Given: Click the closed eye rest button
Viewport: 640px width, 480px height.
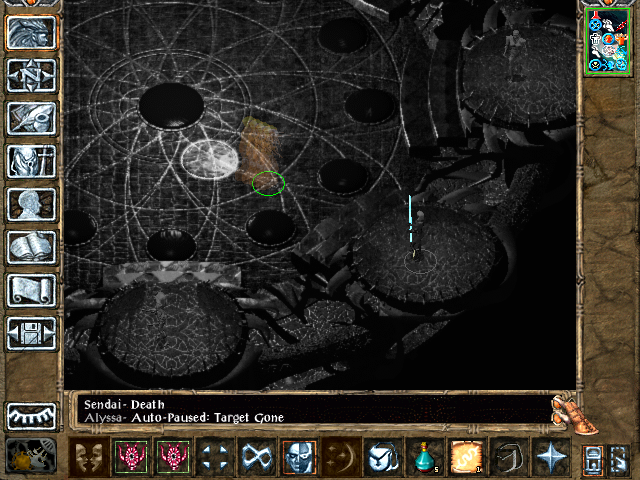Looking at the screenshot, I should pos(32,415).
